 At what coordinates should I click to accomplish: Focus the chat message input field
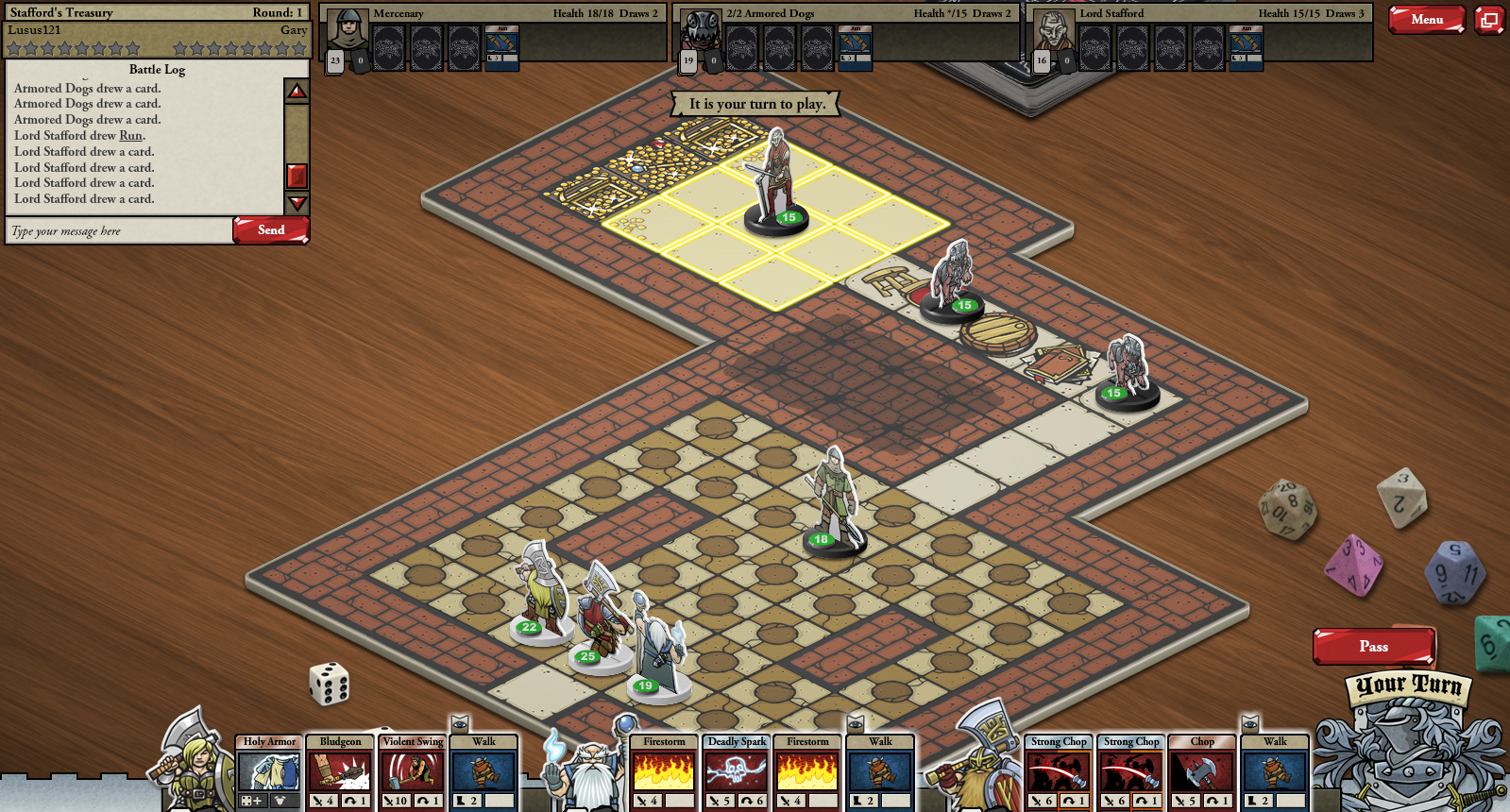pos(119,231)
